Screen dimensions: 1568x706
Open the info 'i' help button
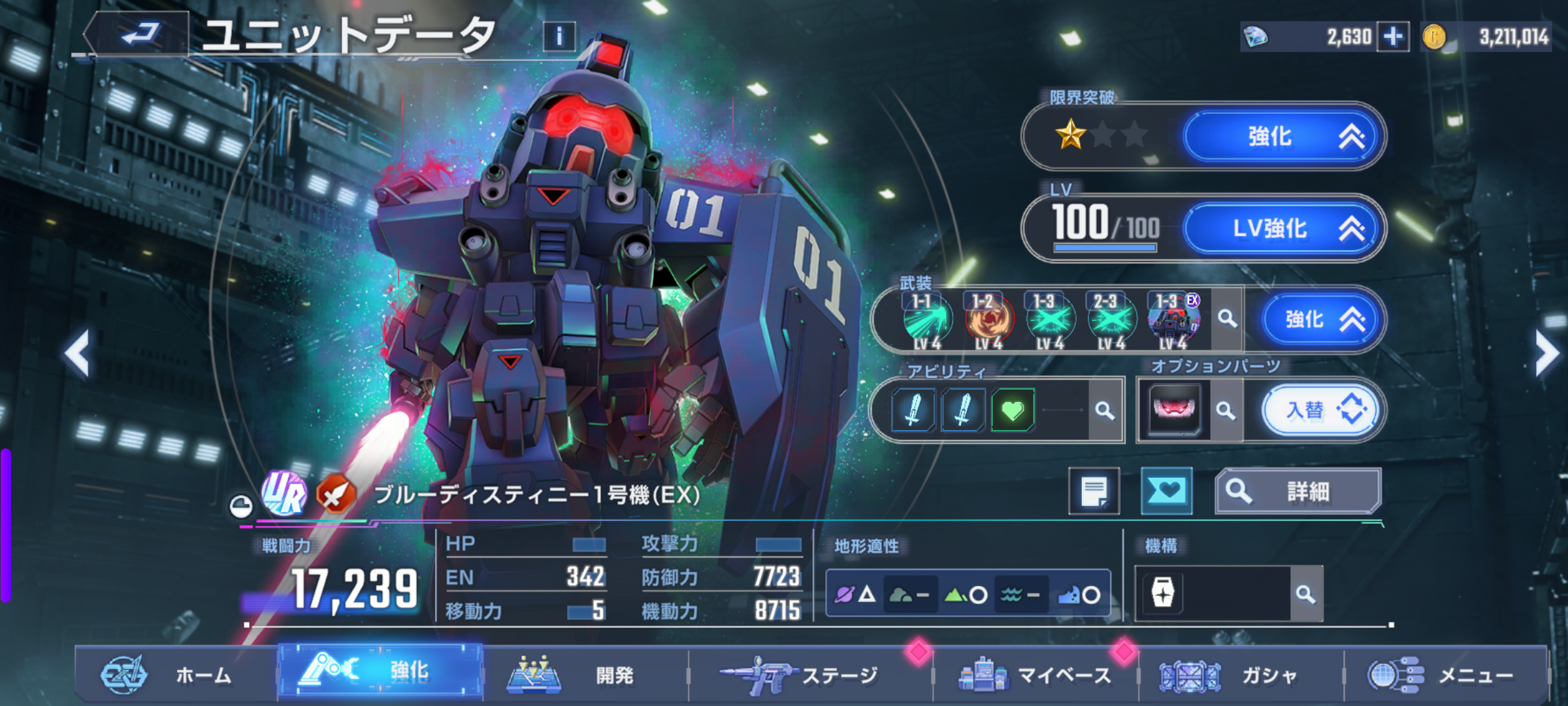pos(559,37)
